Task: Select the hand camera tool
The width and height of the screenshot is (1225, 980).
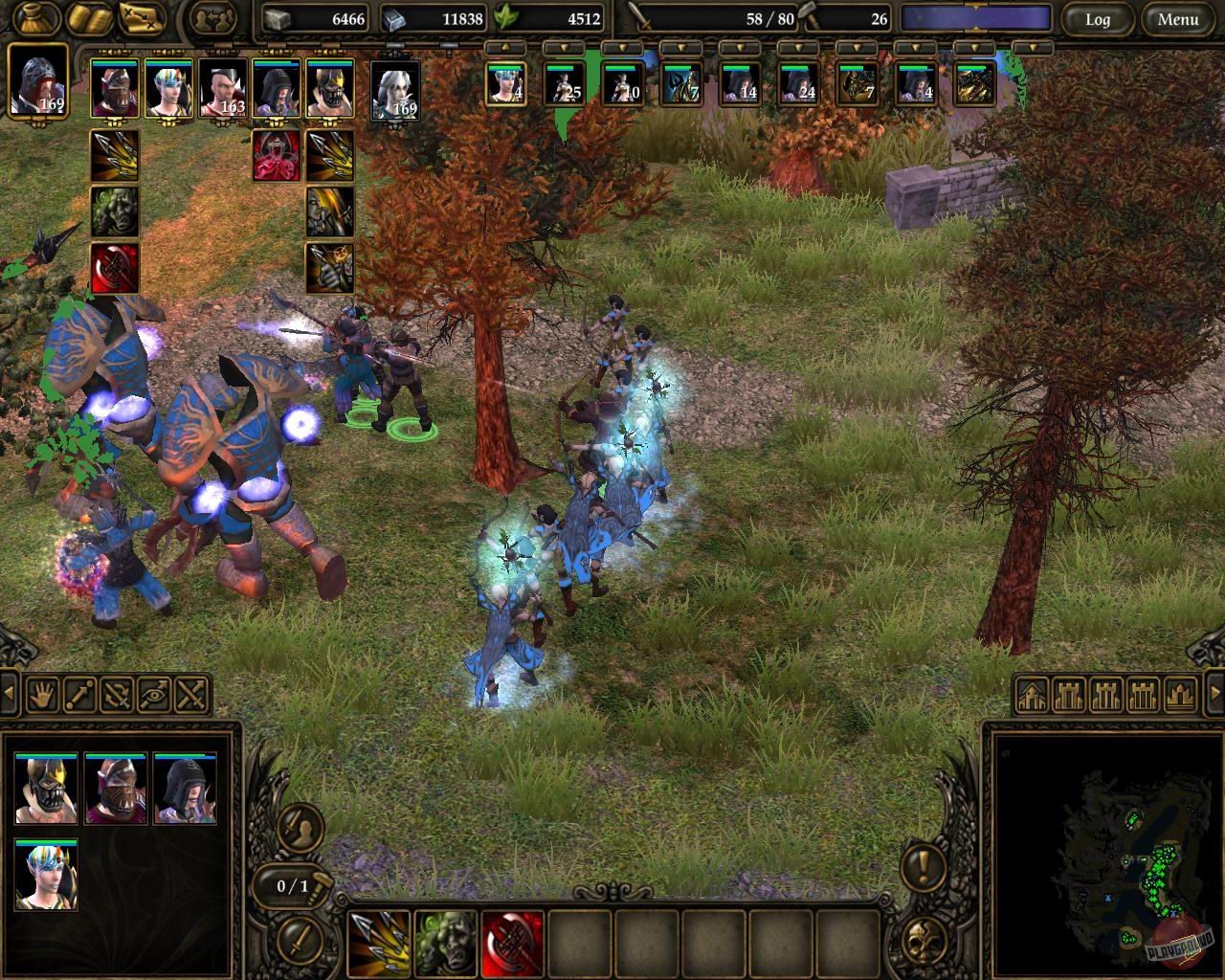Action: 42,696
